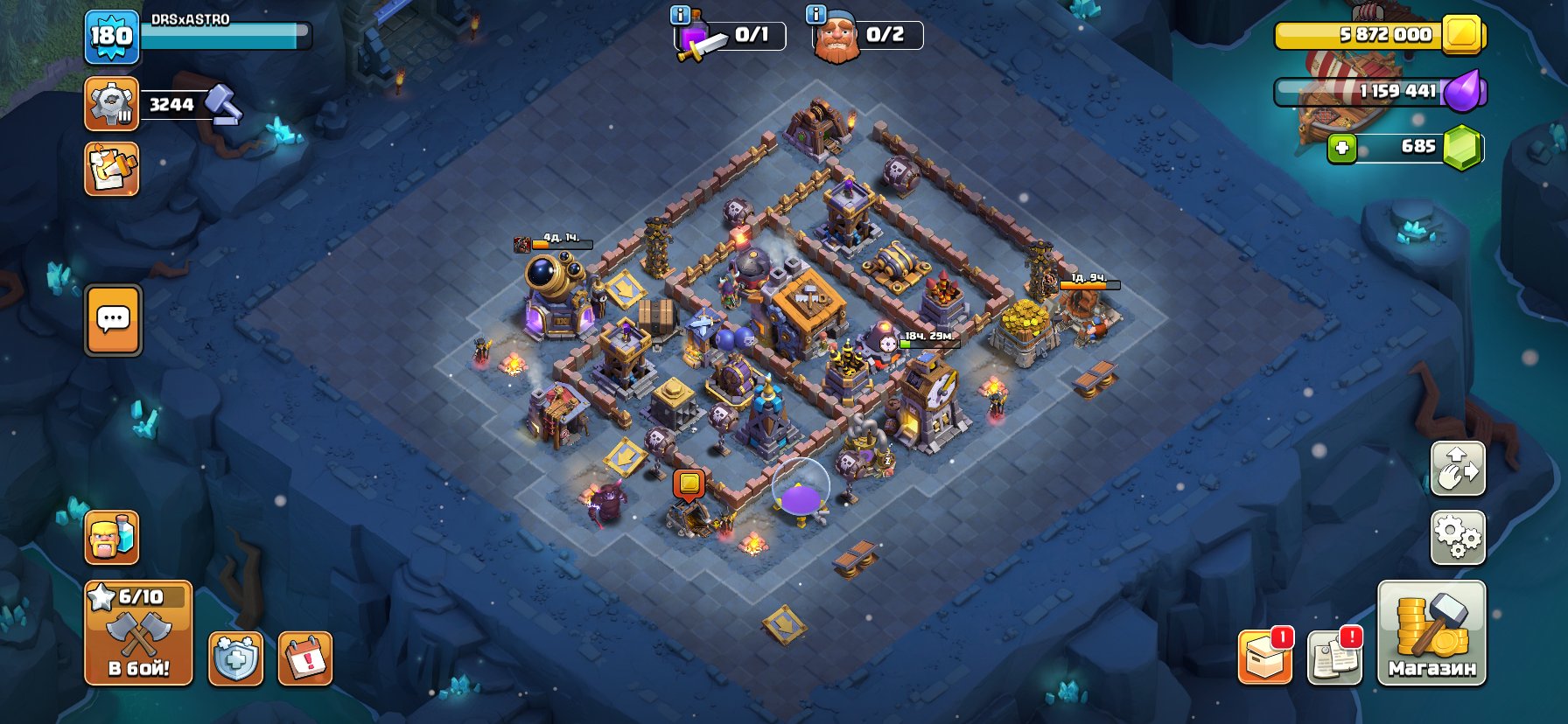Click the info button next to sword 0/1 counter
Viewport: 1568px width, 724px height.
[680, 15]
